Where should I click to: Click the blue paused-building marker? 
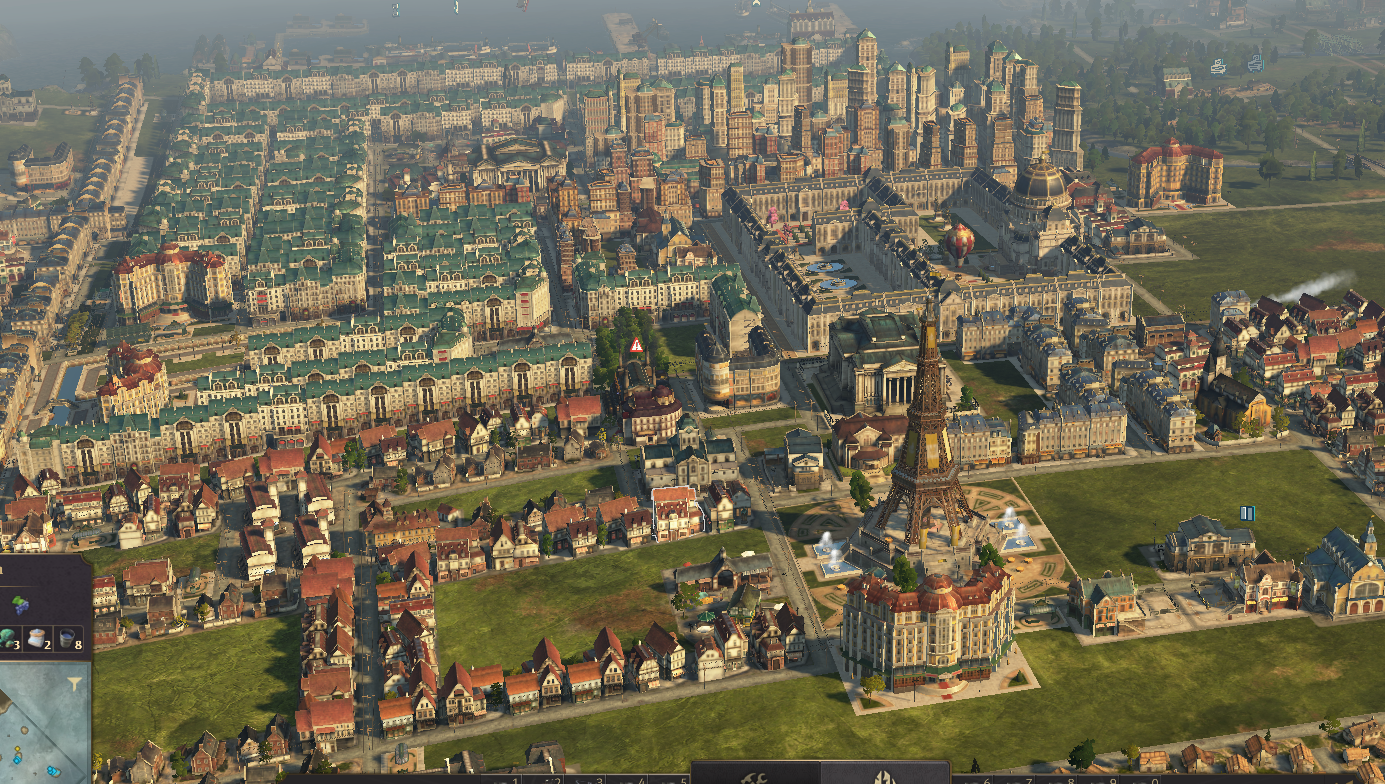pos(1247,513)
